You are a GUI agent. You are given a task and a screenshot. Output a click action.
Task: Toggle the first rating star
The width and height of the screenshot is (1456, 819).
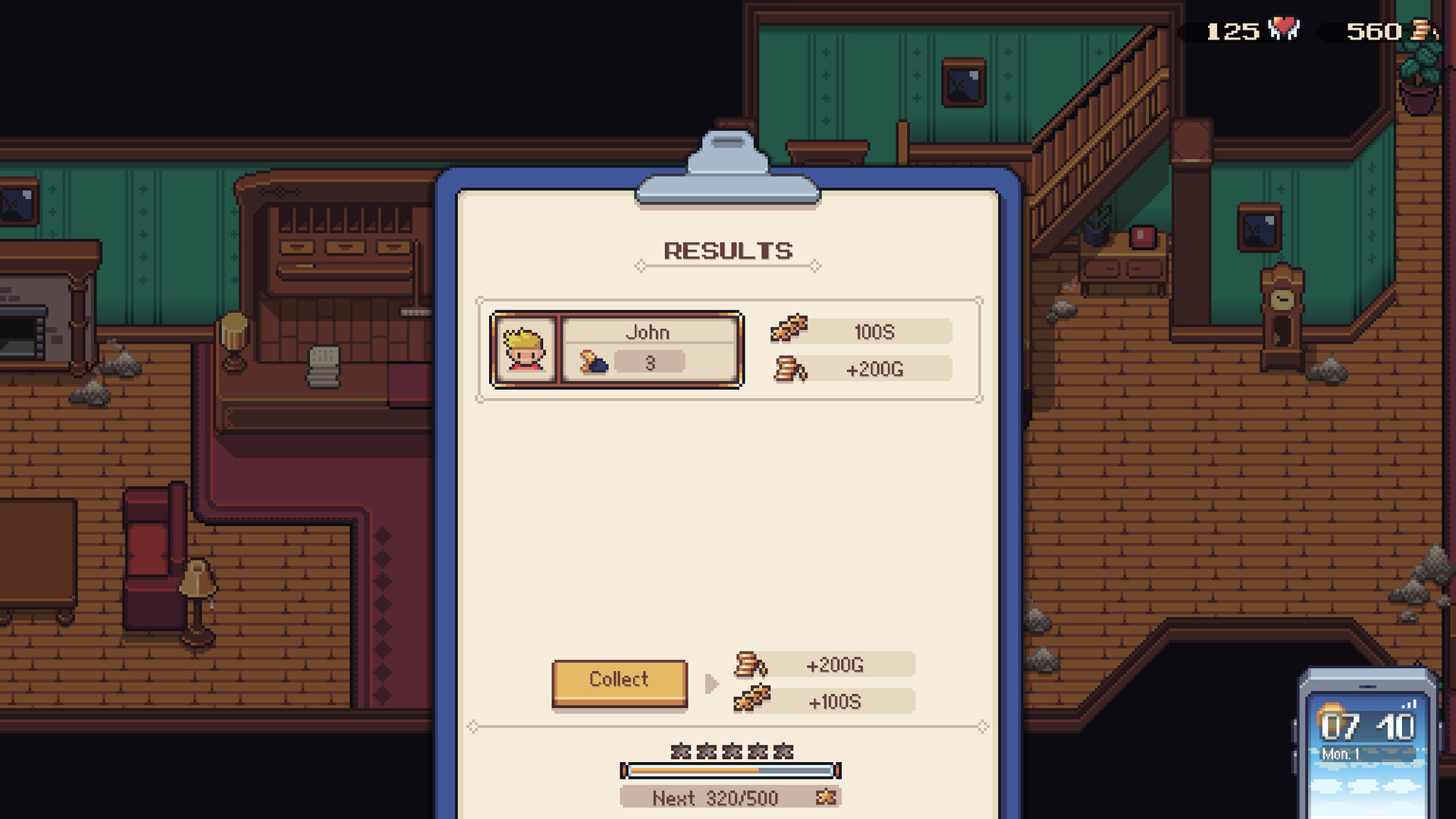pos(680,751)
